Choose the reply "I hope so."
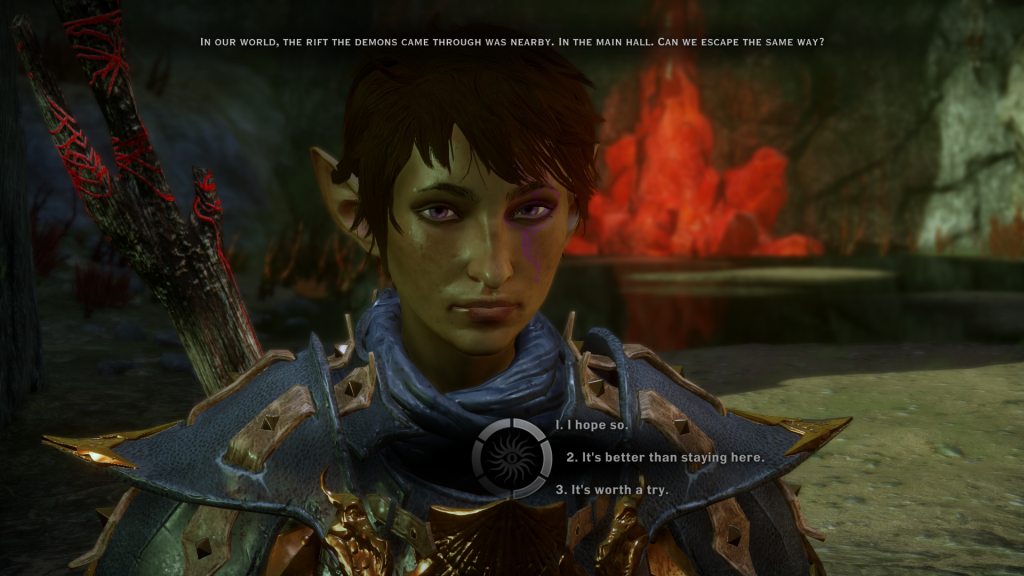Screen dimensions: 1024x576 pos(594,425)
